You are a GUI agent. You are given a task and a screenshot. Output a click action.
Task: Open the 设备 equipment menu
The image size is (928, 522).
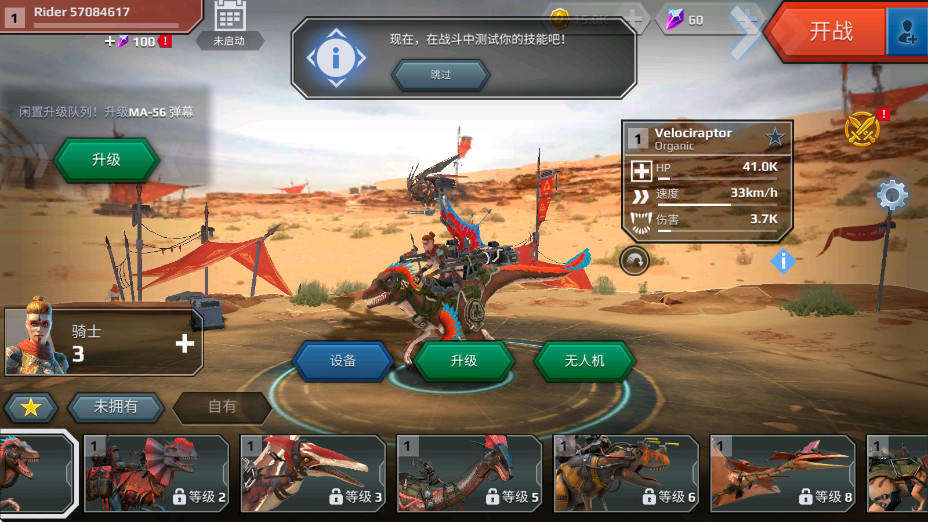point(343,361)
